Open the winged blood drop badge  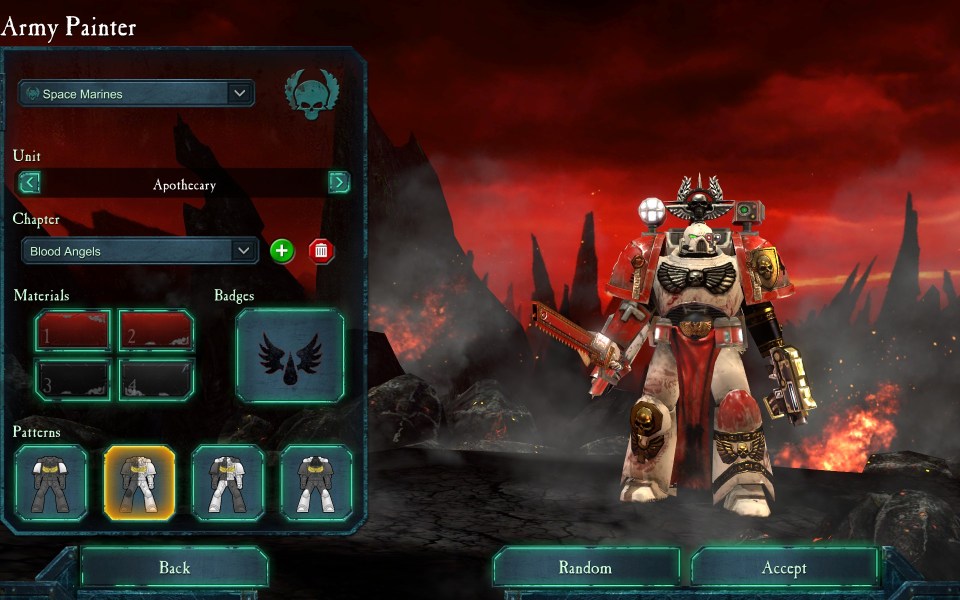(x=290, y=355)
